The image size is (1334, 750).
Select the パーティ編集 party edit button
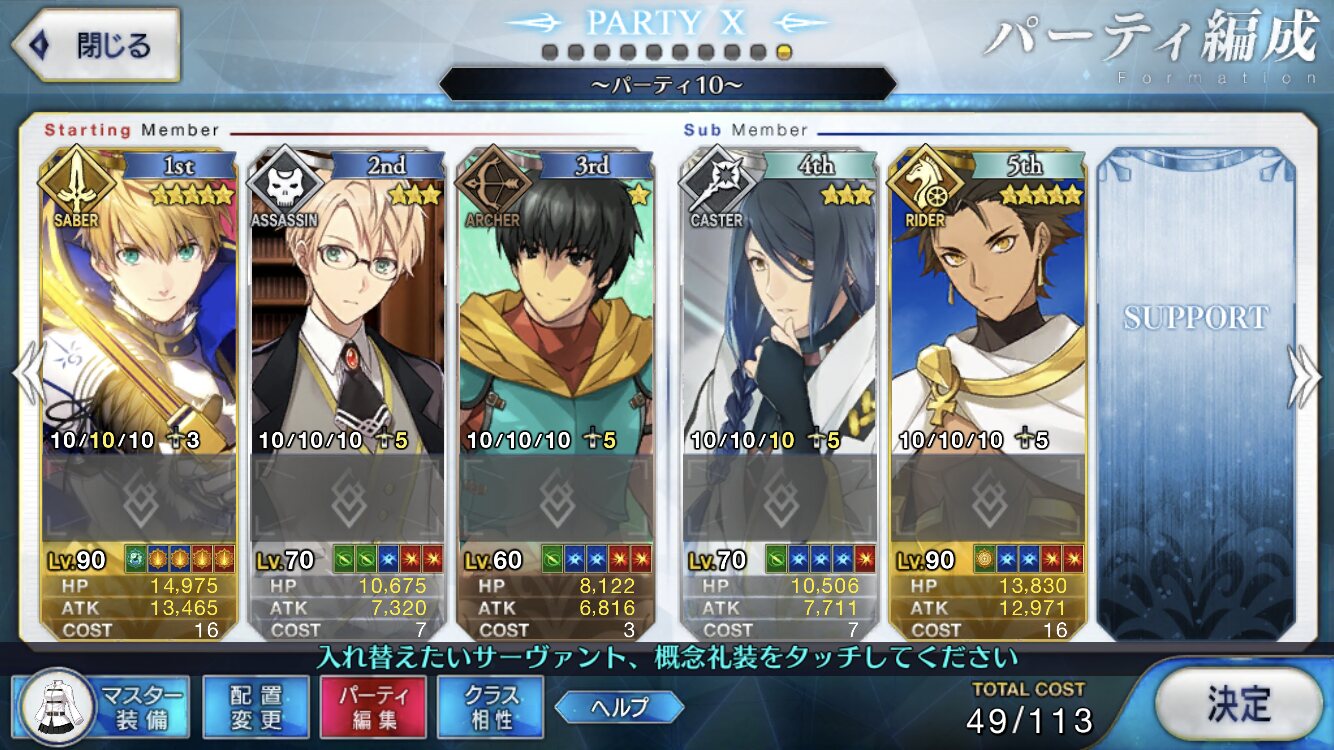pos(373,706)
